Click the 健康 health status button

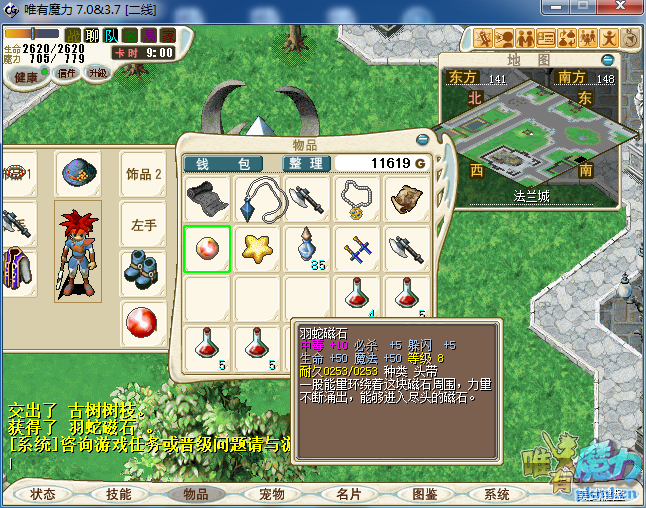click(x=26, y=77)
